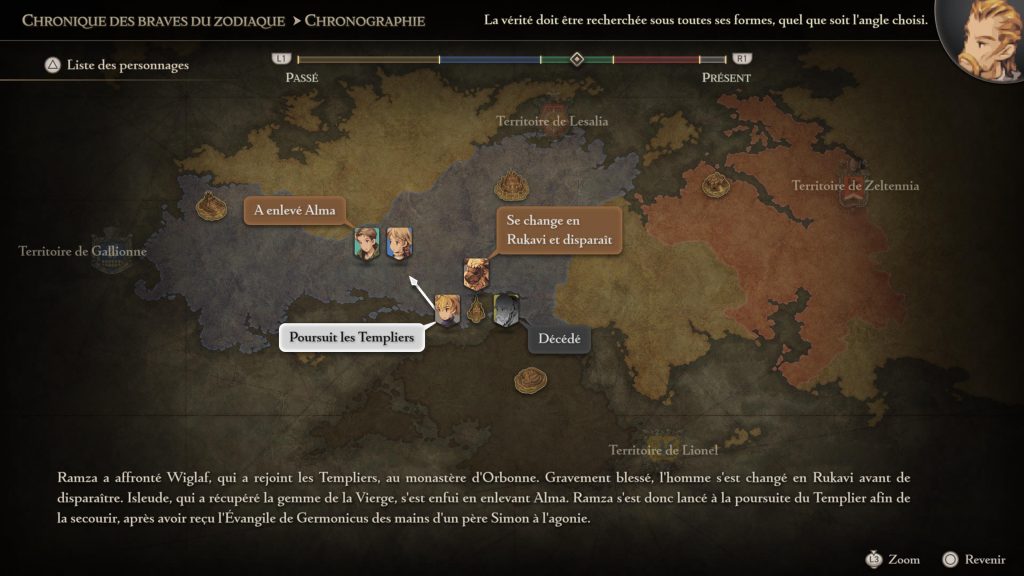Click the "A enlevé Alma" speech label
The image size is (1024, 576).
[x=295, y=210]
